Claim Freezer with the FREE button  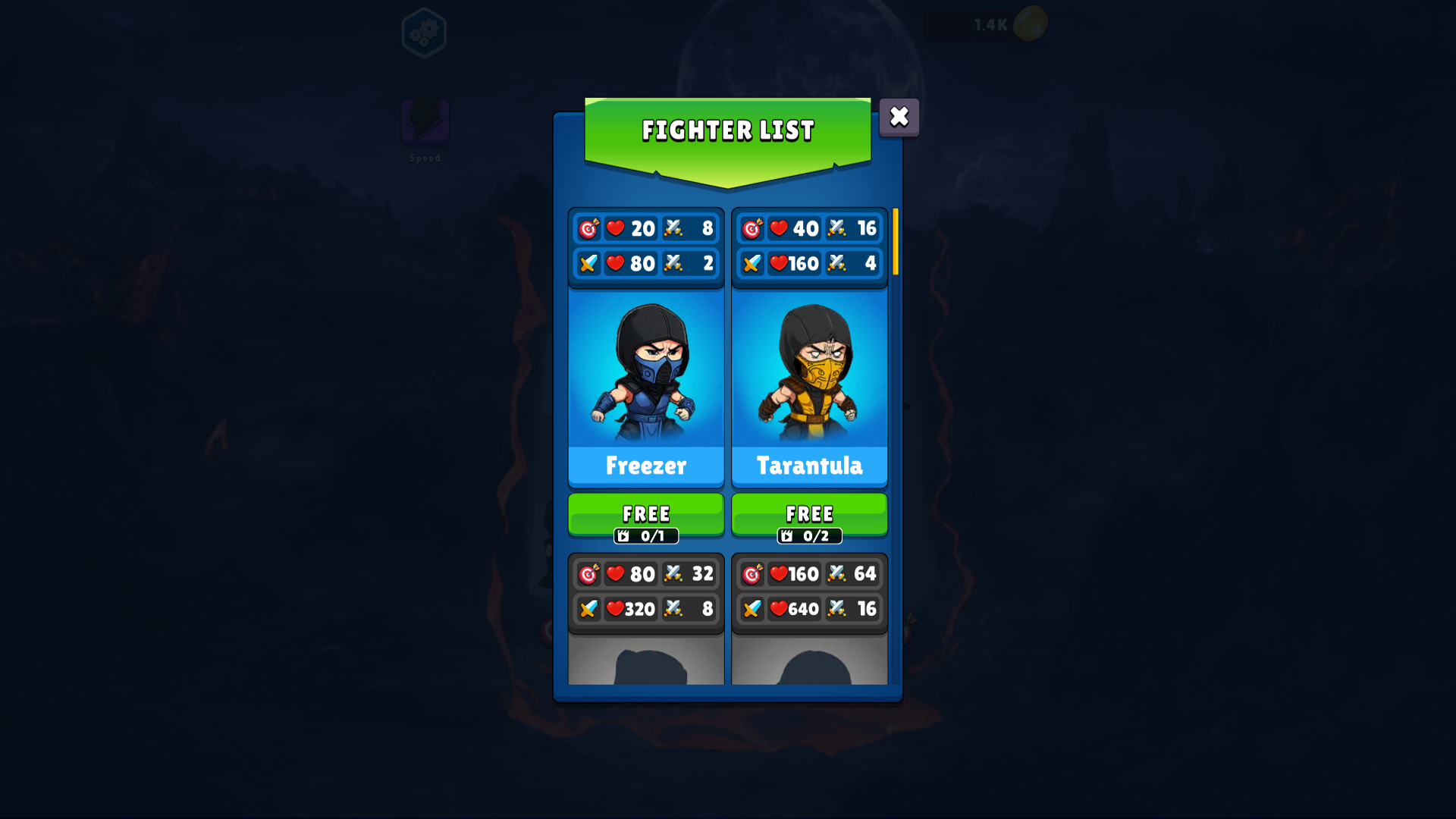click(645, 514)
